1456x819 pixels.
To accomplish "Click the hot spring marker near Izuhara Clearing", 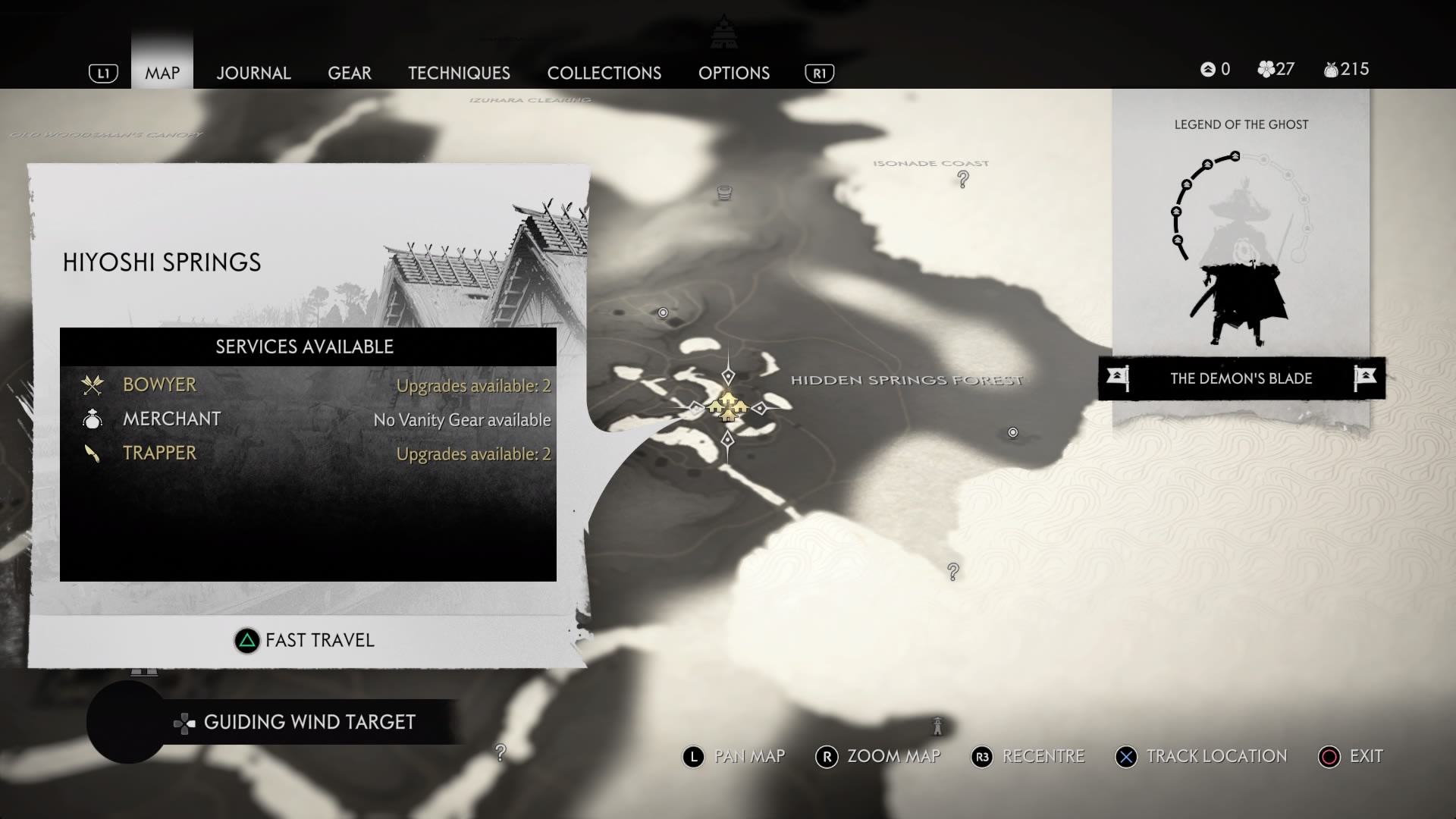I will (x=724, y=193).
